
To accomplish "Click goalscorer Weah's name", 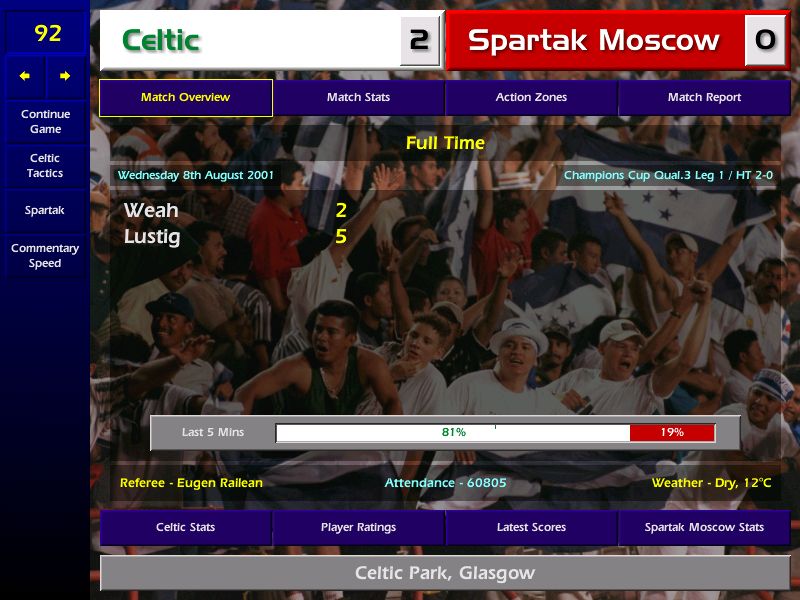I will tap(151, 210).
